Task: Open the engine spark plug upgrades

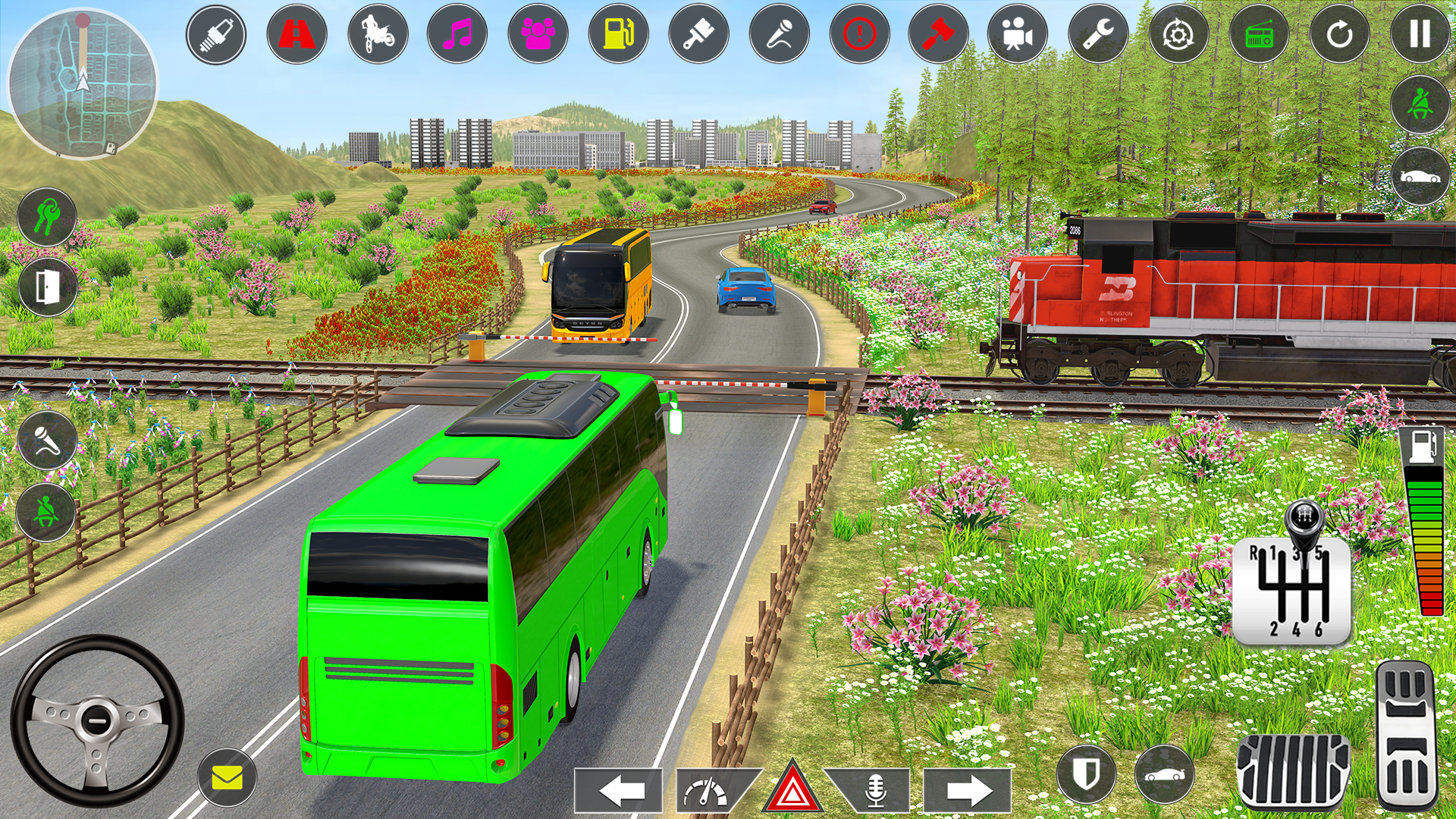Action: point(216,34)
